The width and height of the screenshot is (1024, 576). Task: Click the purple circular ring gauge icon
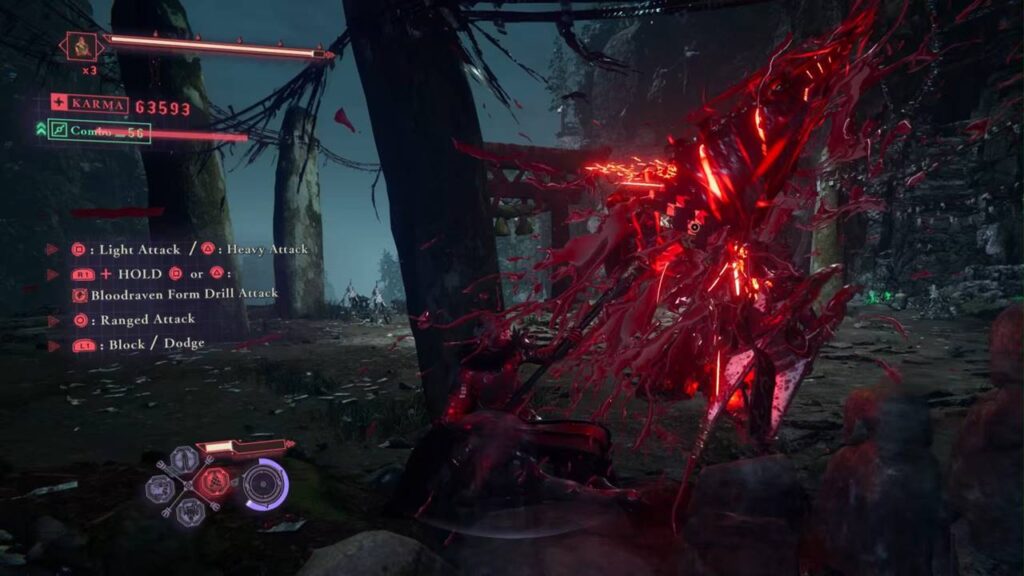tap(265, 484)
